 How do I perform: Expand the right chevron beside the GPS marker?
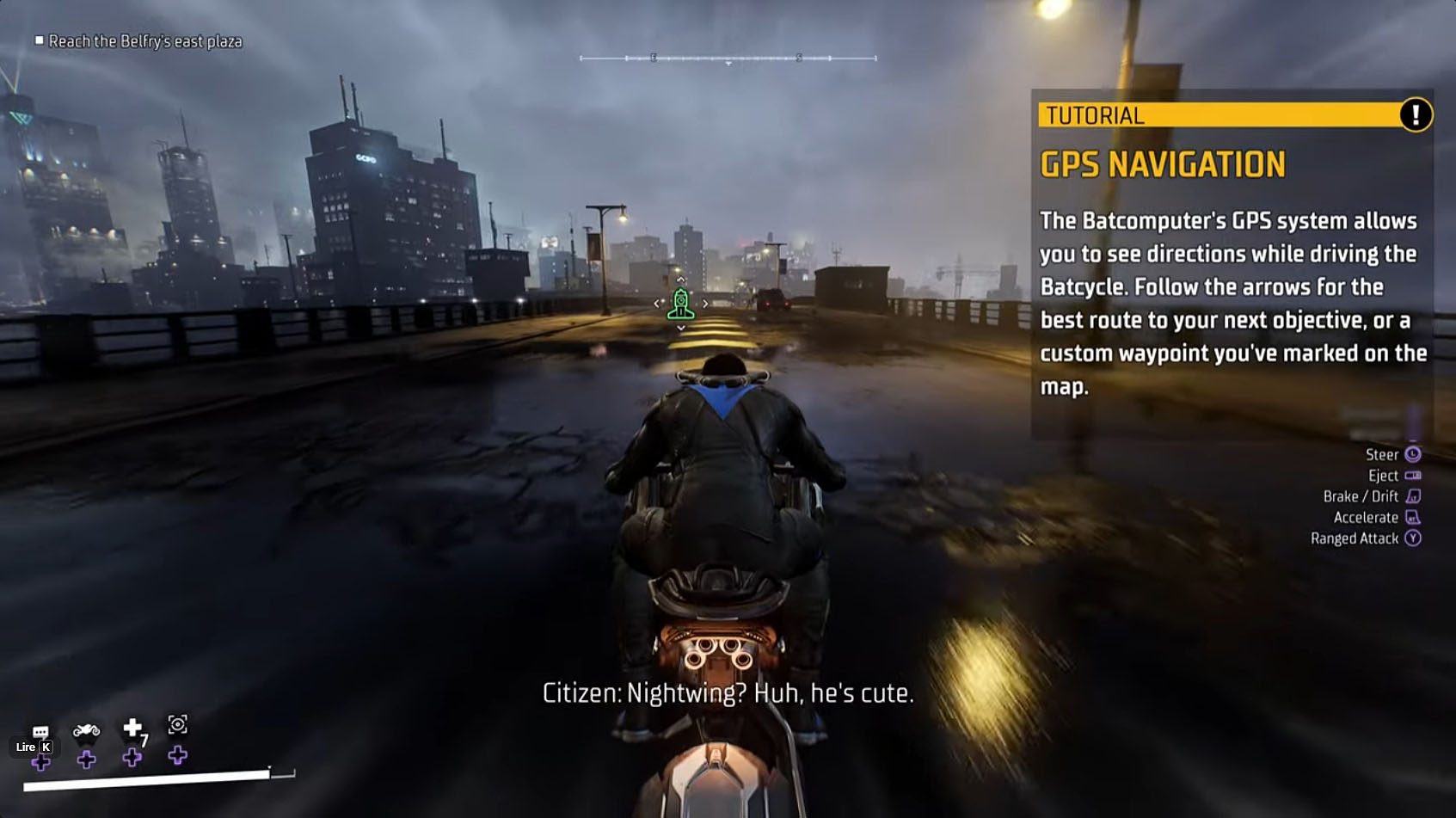(x=705, y=304)
